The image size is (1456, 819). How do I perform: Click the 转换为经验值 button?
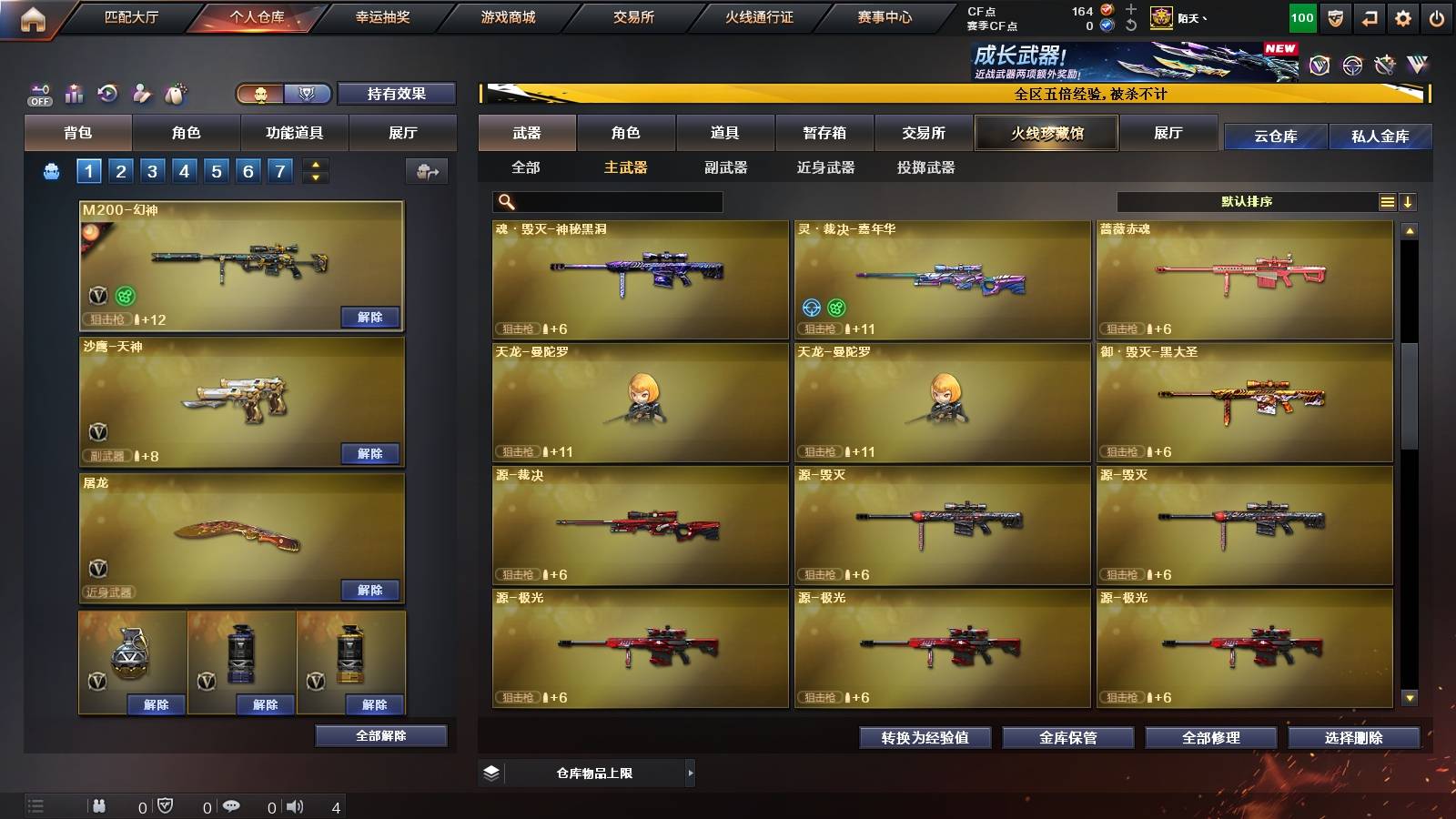point(925,738)
